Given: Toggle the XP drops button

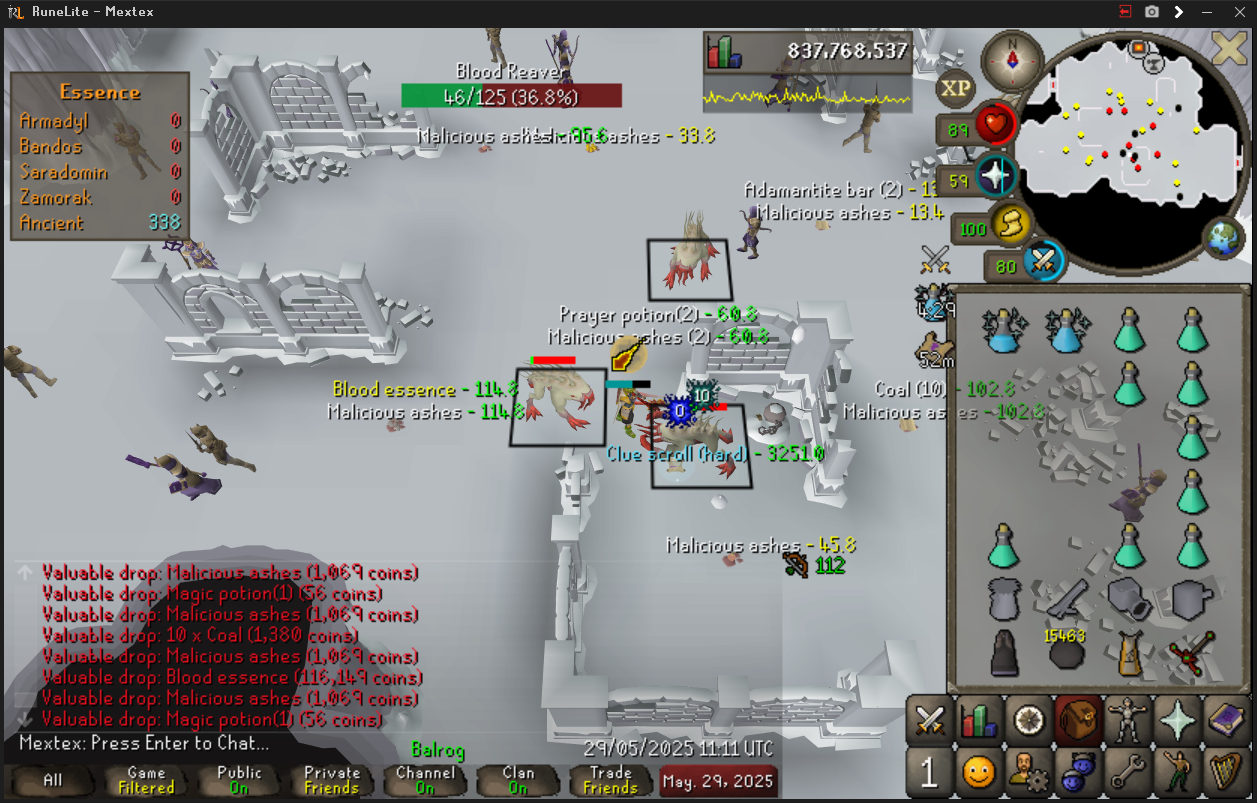Looking at the screenshot, I should (x=956, y=88).
